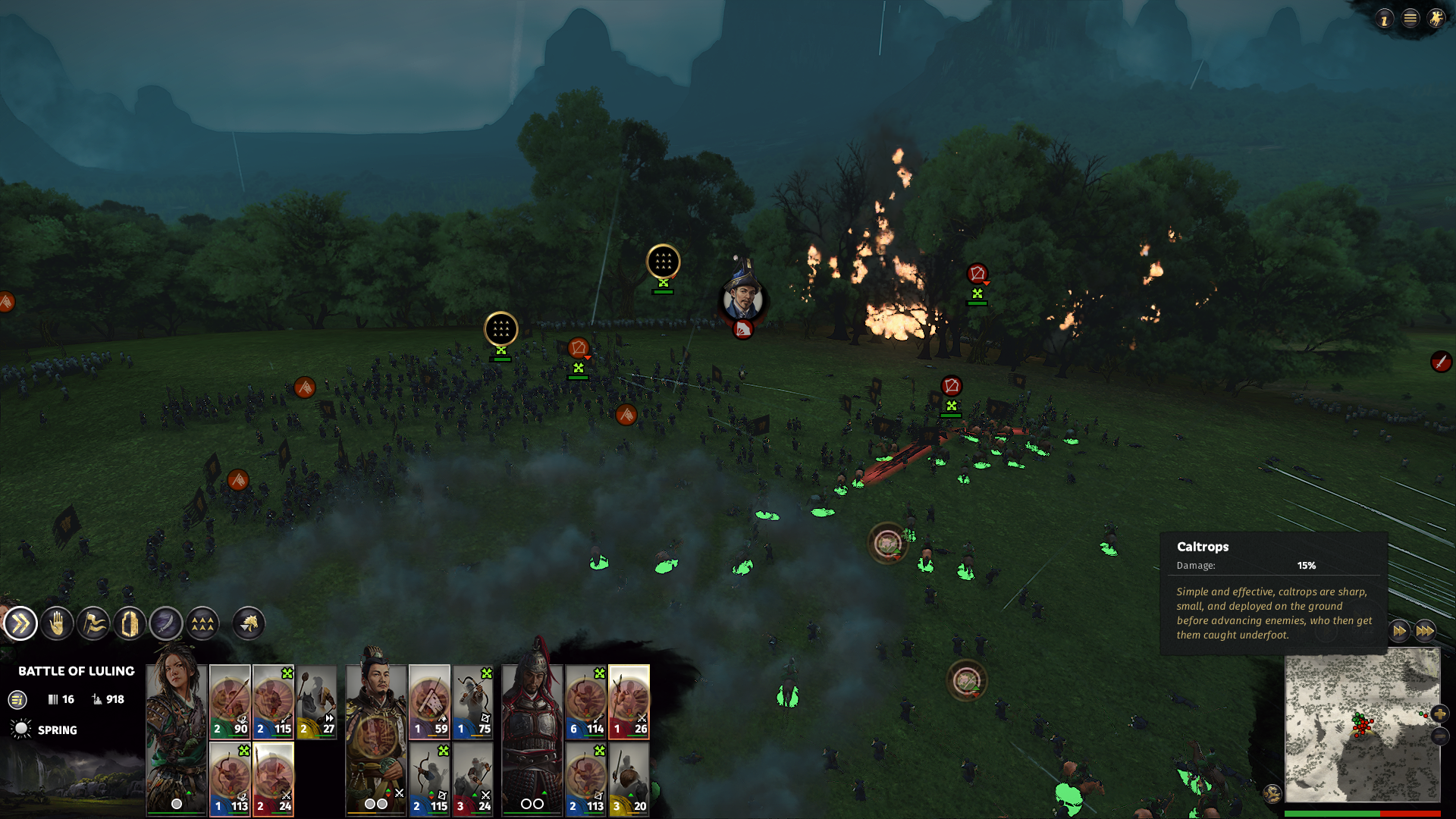Screen dimensions: 1456x819
Task: Open the main menu three-lines button
Action: point(1410,18)
